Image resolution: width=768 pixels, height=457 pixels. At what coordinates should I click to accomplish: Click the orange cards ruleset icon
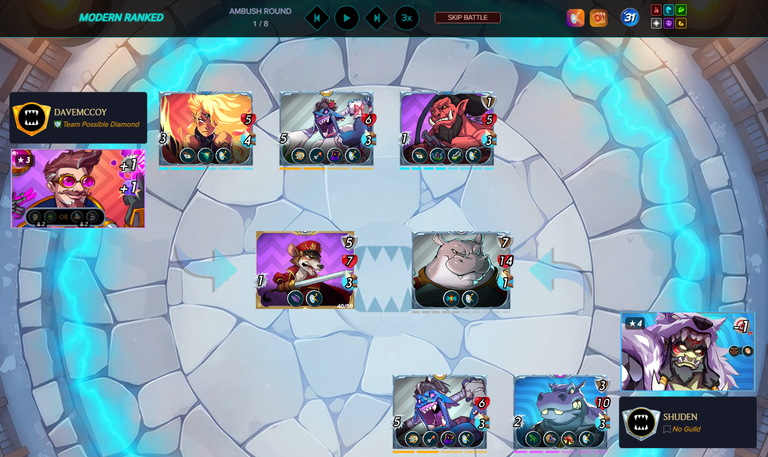click(598, 18)
